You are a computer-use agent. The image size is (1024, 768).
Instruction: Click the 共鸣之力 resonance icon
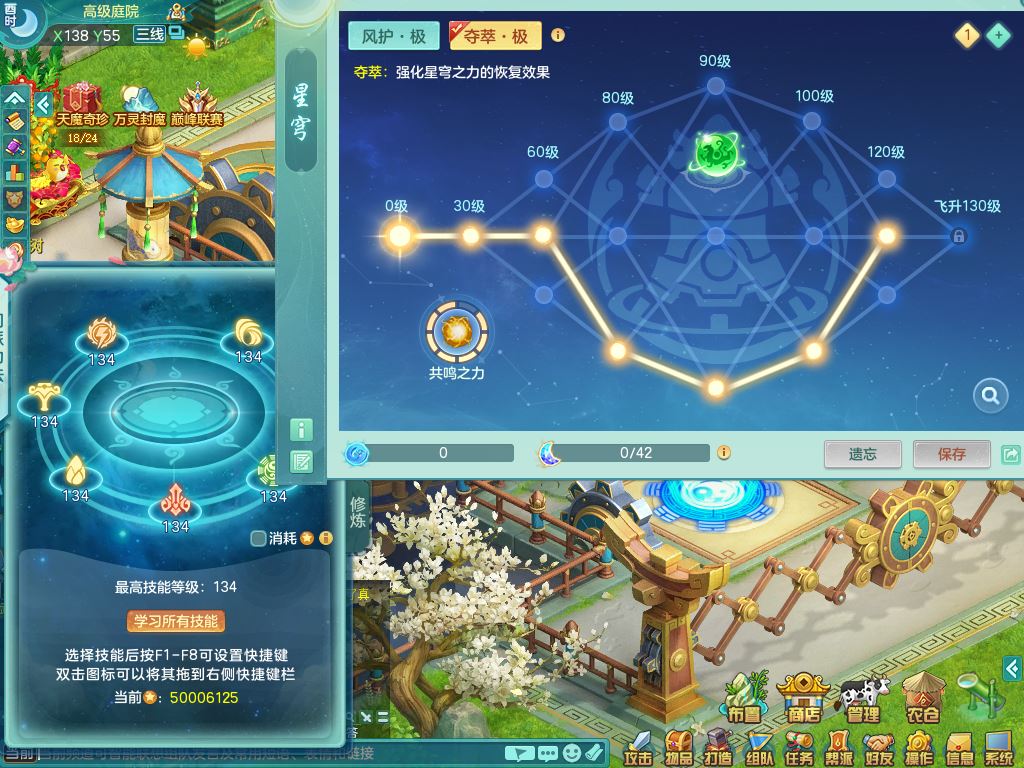(x=457, y=331)
